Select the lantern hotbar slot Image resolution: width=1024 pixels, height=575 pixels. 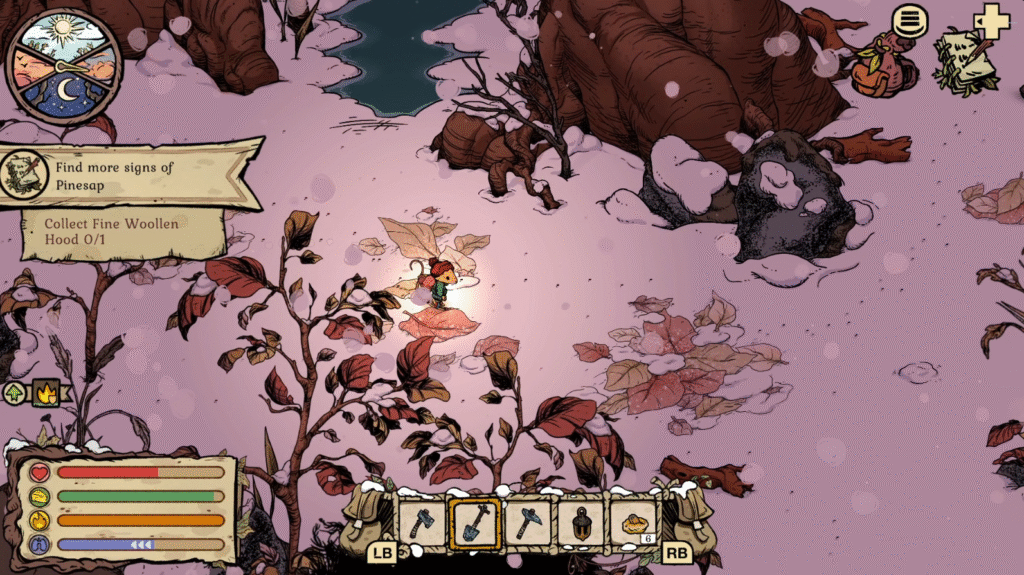pos(581,522)
